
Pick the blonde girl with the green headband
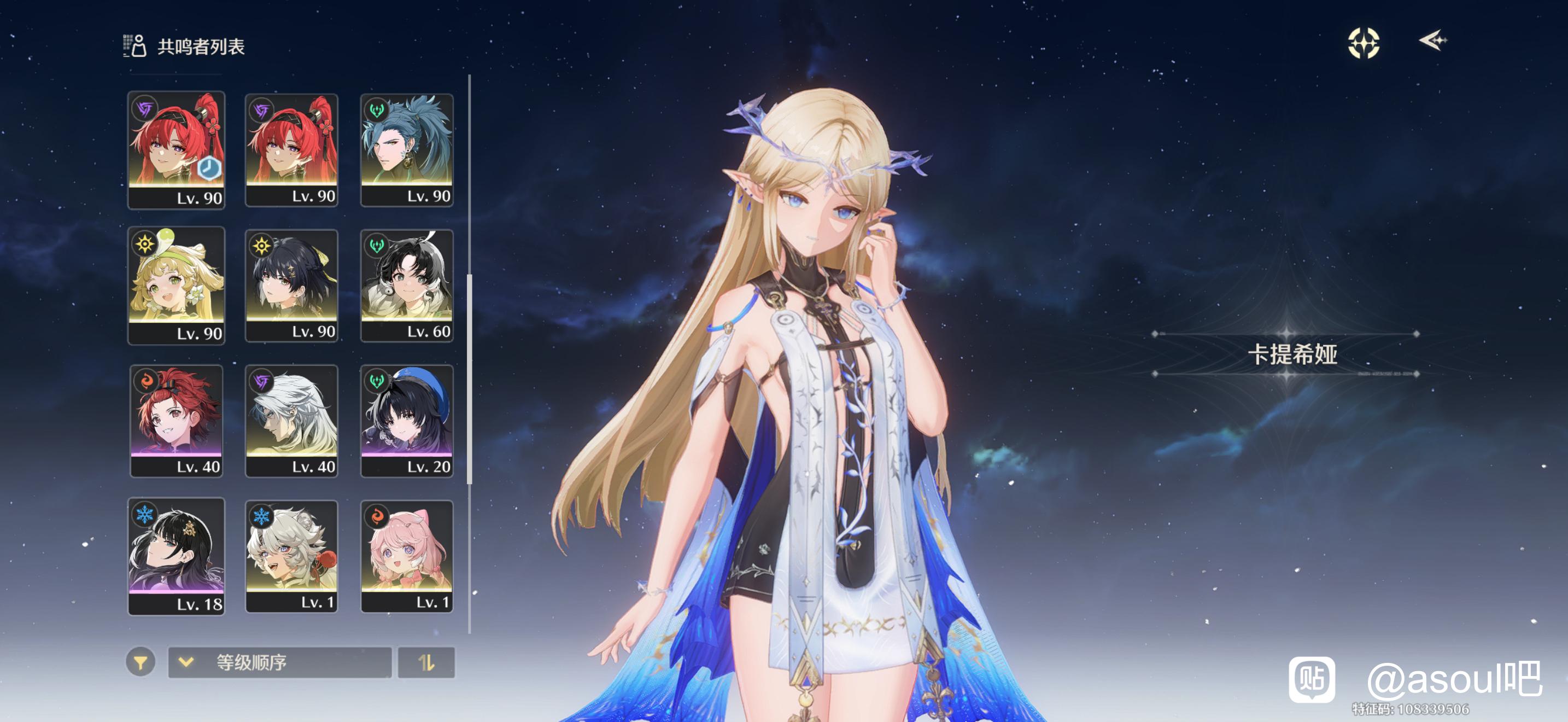tap(176, 285)
